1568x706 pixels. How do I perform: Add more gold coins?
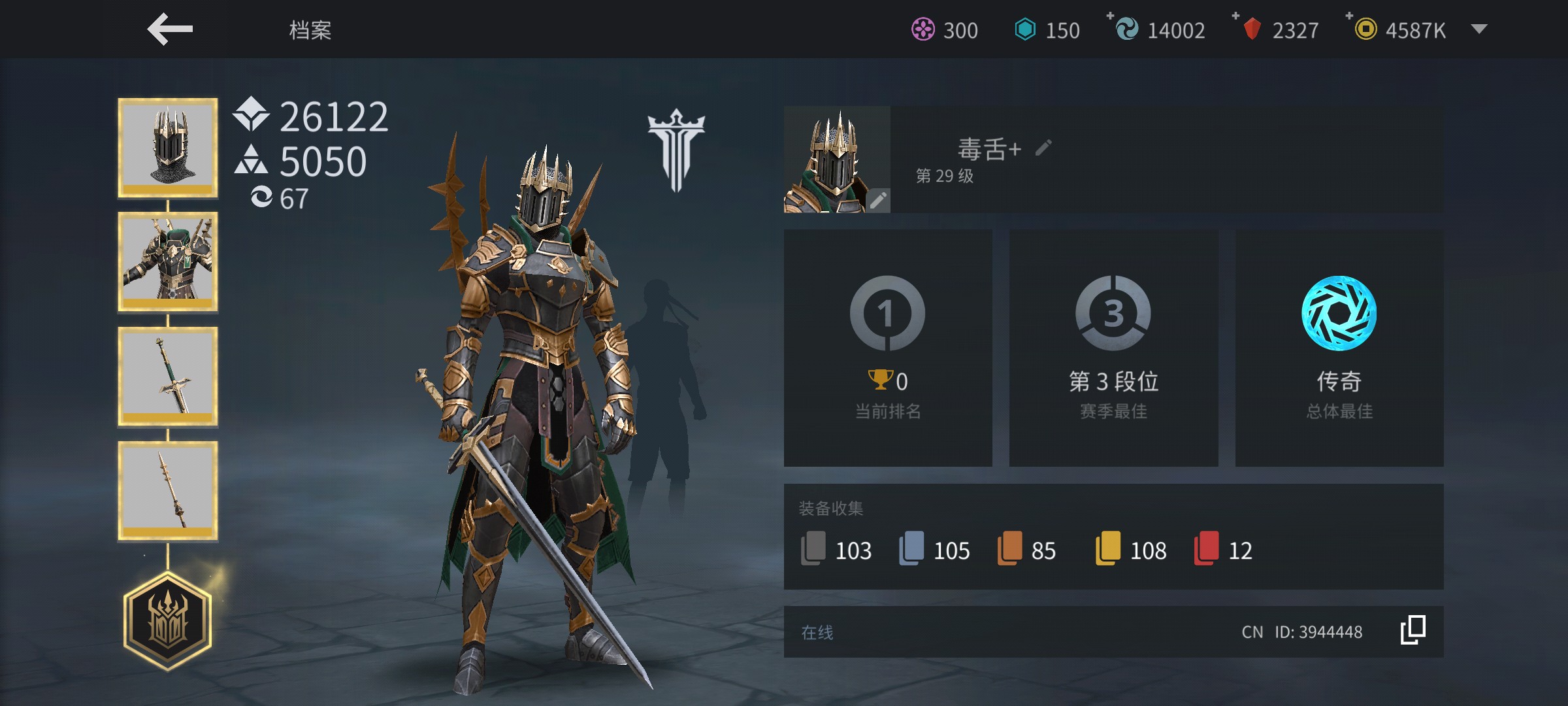(1350, 16)
